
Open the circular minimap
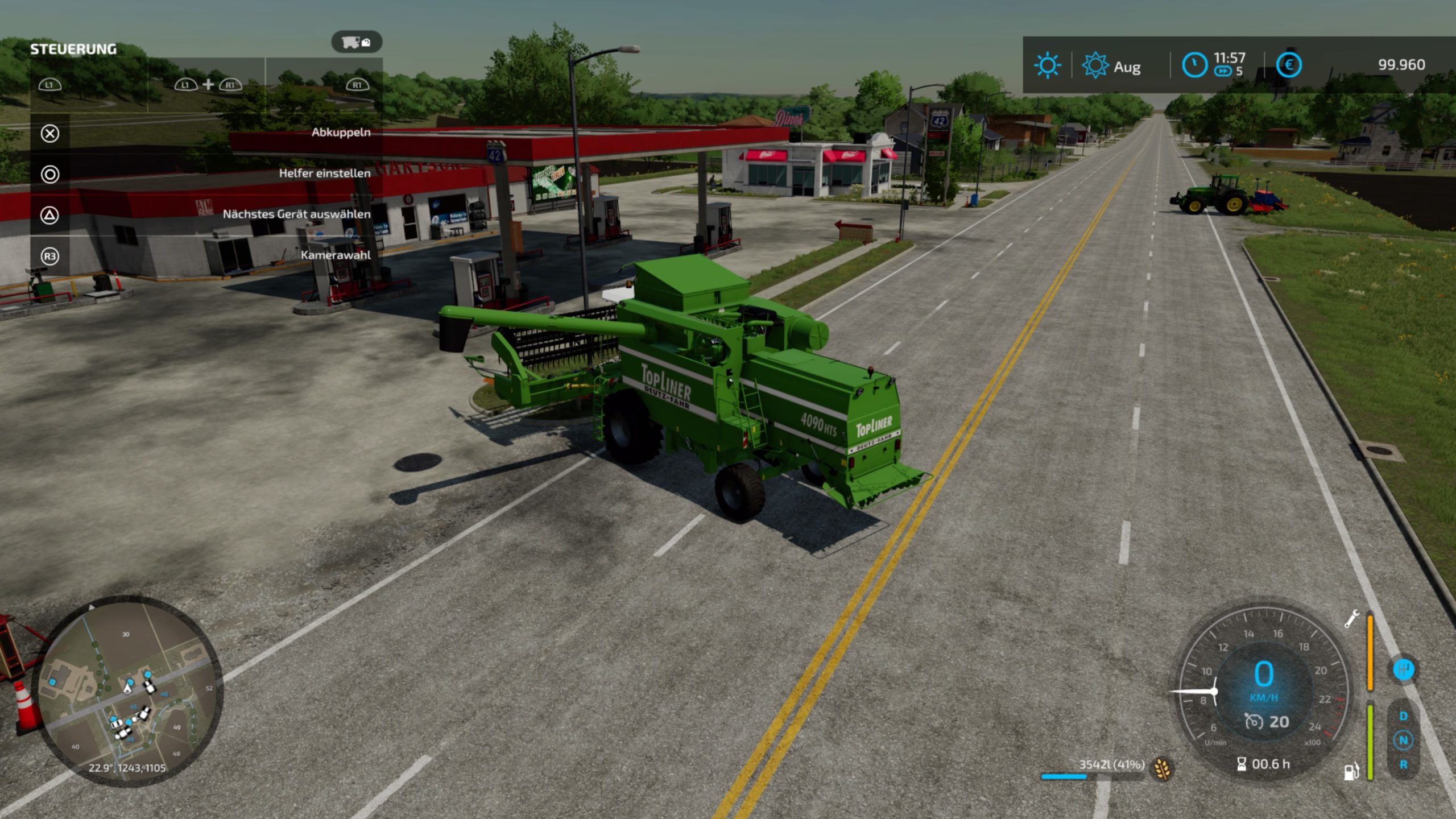point(127,690)
